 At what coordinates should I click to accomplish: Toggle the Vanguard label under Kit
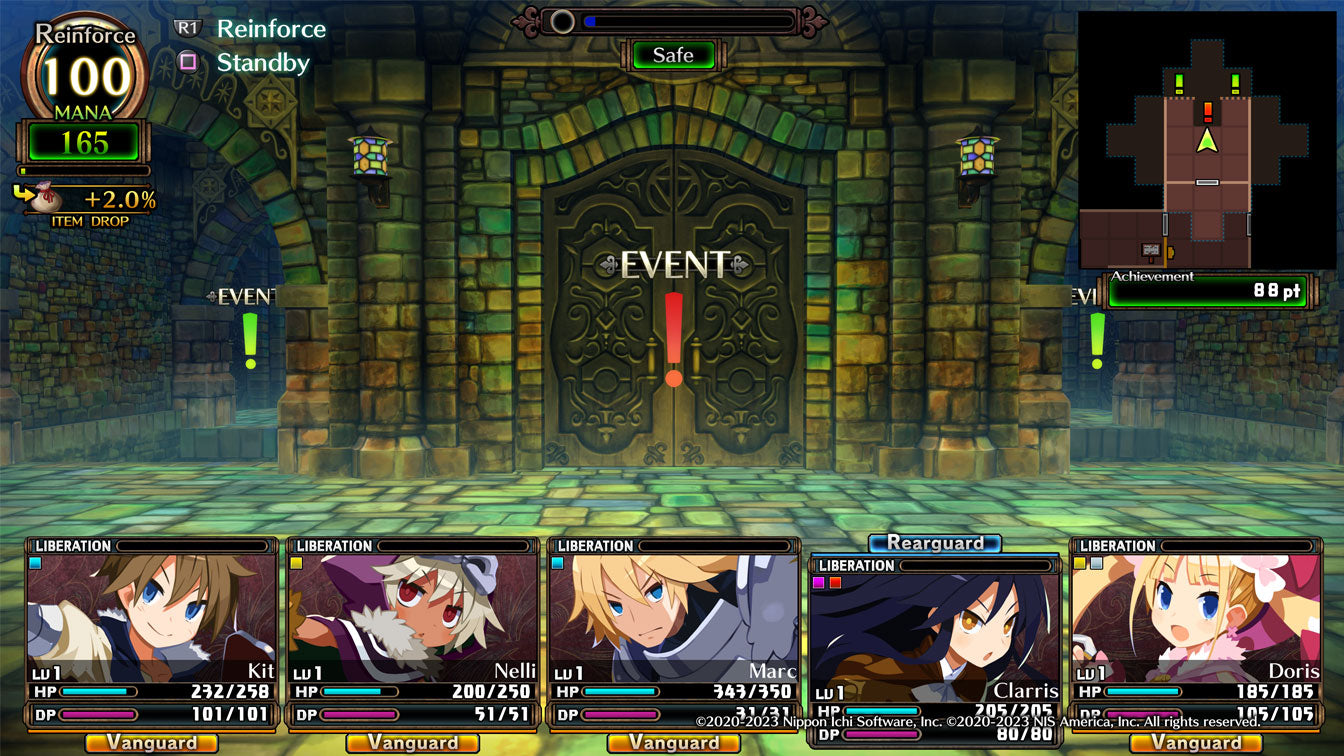pos(152,743)
